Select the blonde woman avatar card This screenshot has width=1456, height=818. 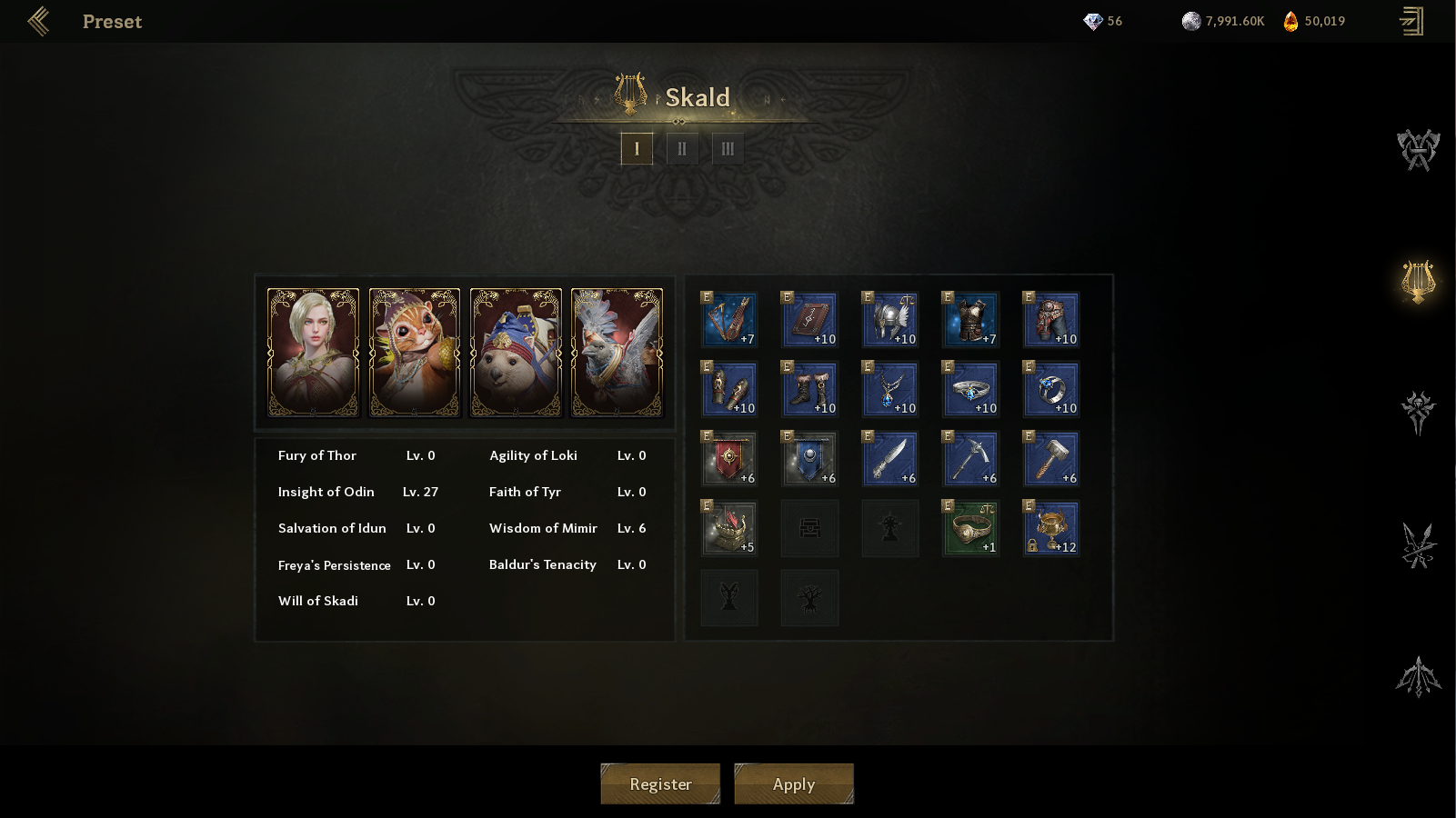[313, 353]
